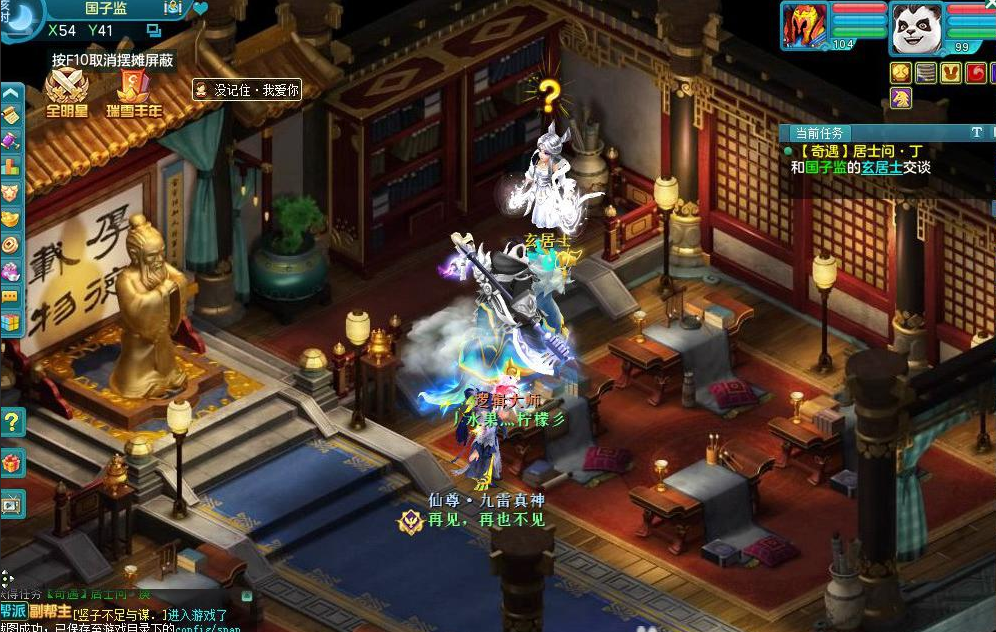The width and height of the screenshot is (996, 632).
Task: Click the teal heart icon
Action: [200, 9]
